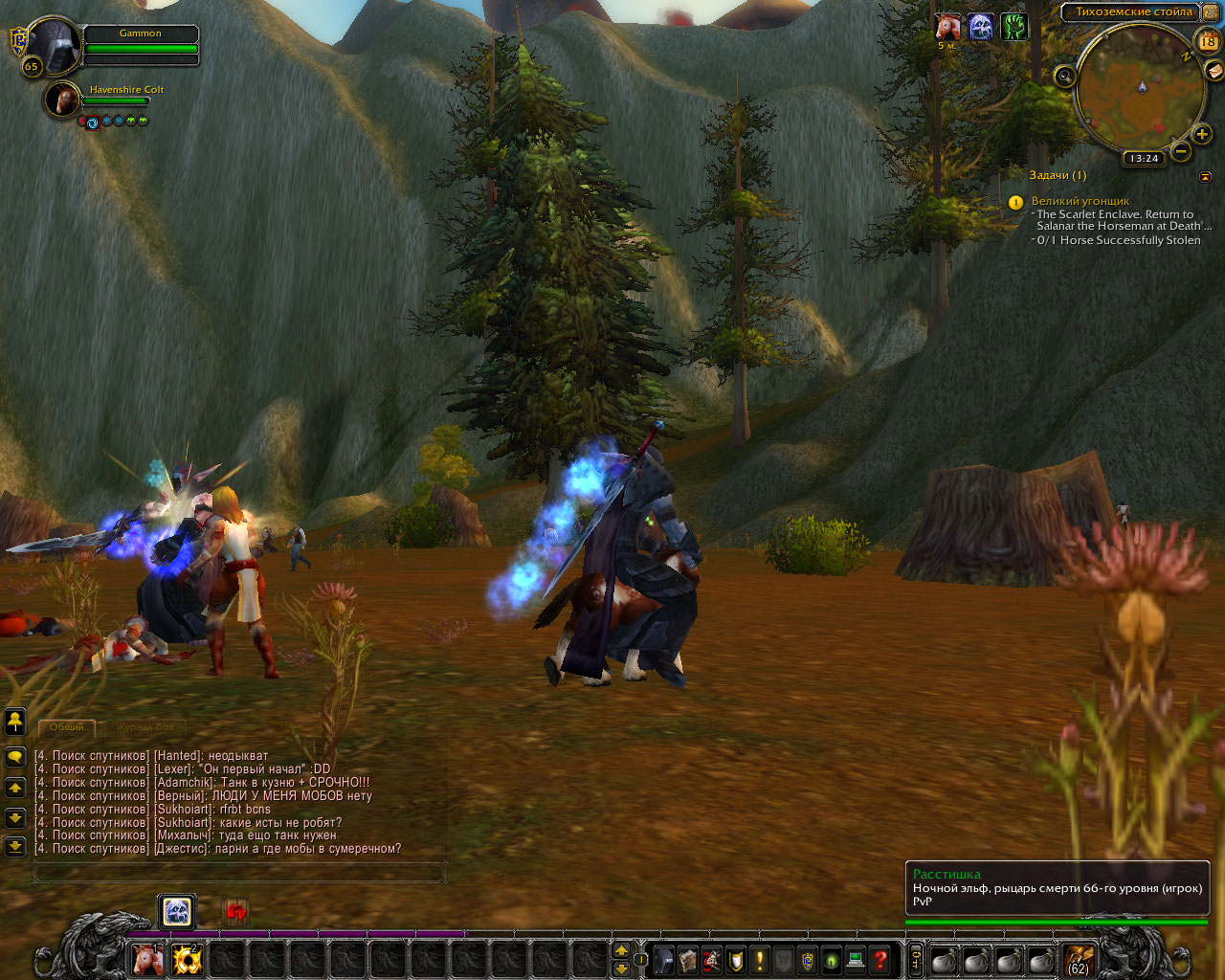Open the backpack showing 62 free slots
Viewport: 1225px width, 980px height.
coord(1079,959)
